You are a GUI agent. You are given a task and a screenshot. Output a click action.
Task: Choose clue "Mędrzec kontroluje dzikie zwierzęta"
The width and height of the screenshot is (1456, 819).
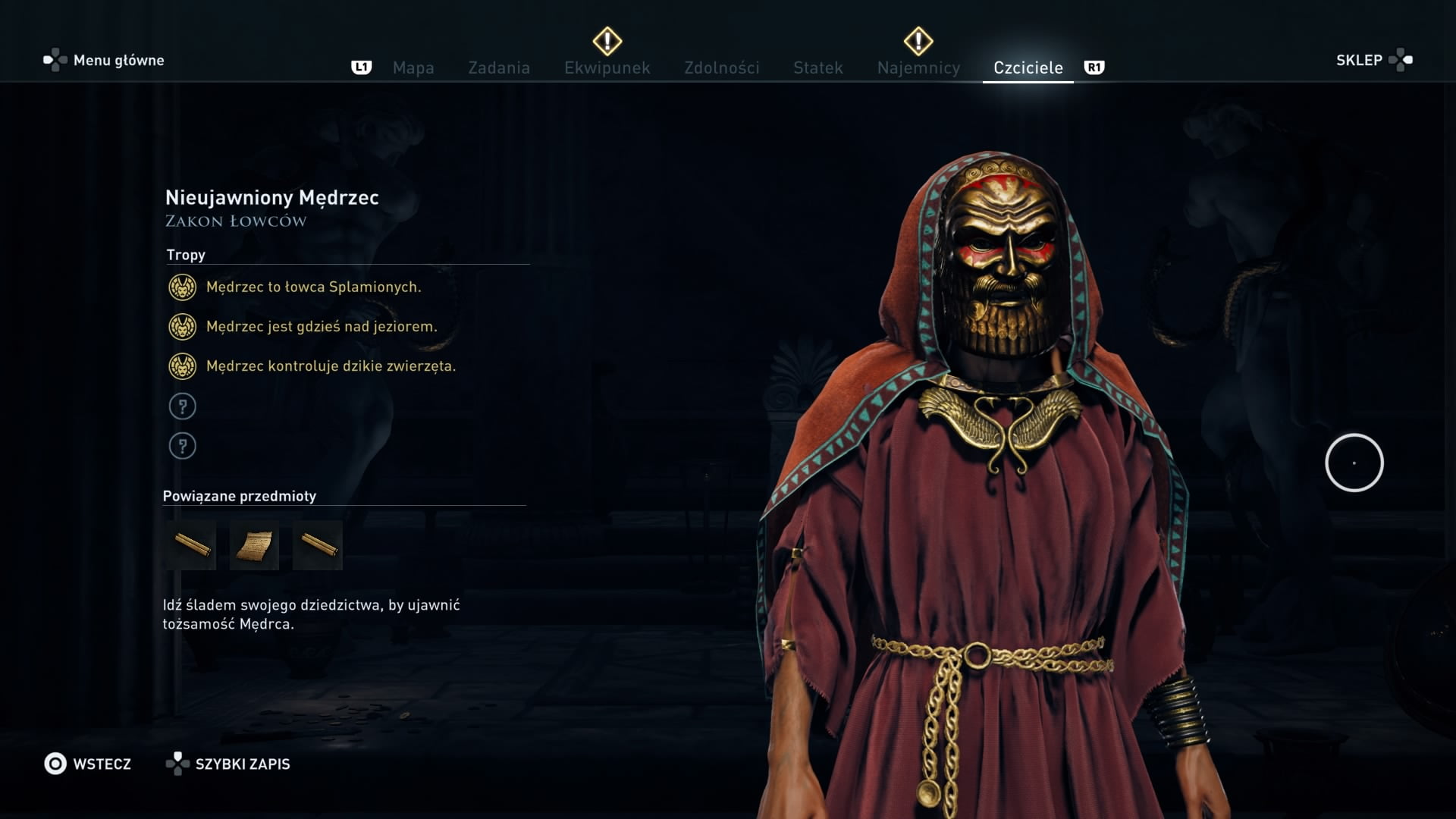[331, 366]
